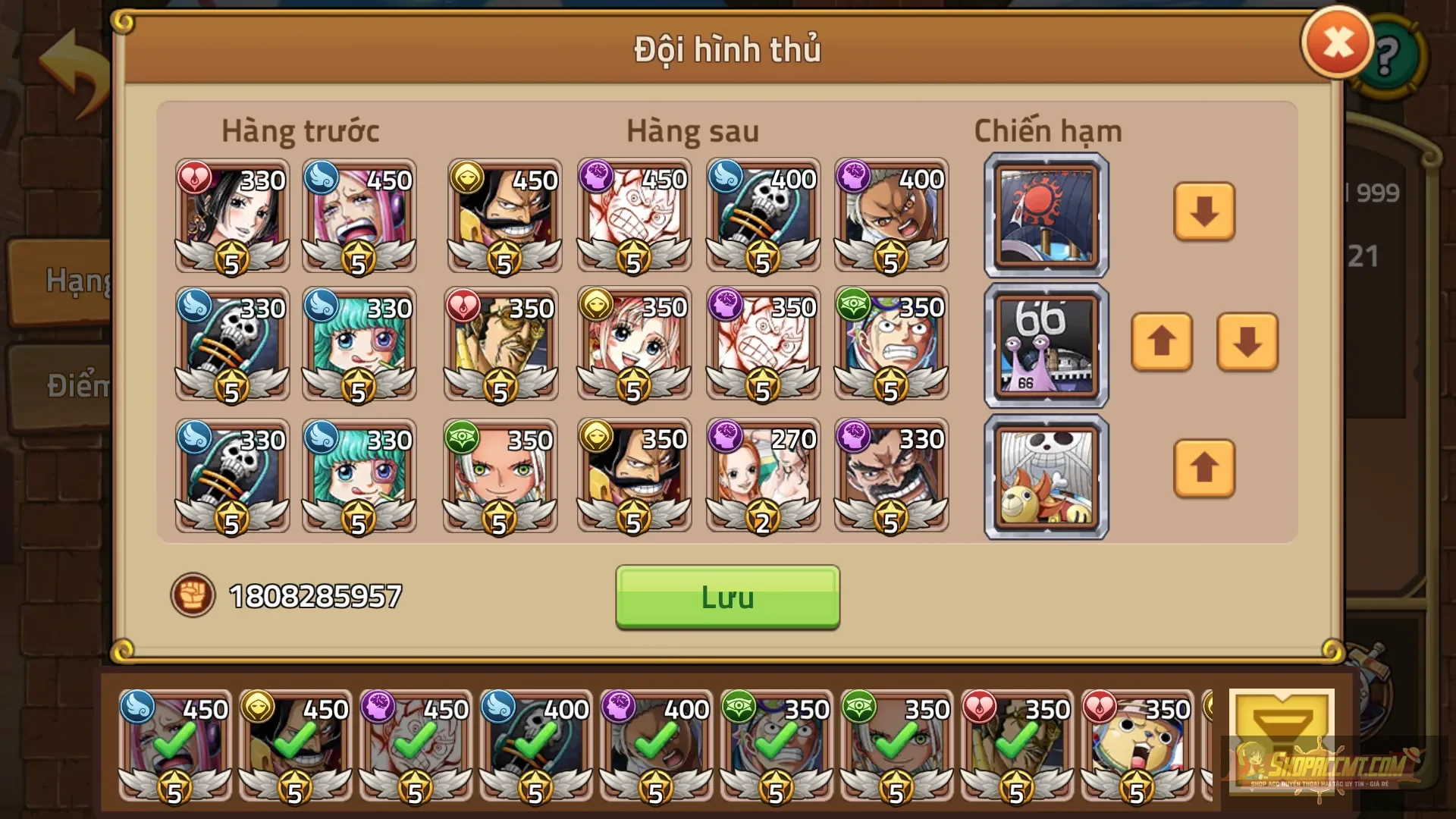
Task: Select the Germa 66 battleship thumbnail
Action: [1045, 345]
